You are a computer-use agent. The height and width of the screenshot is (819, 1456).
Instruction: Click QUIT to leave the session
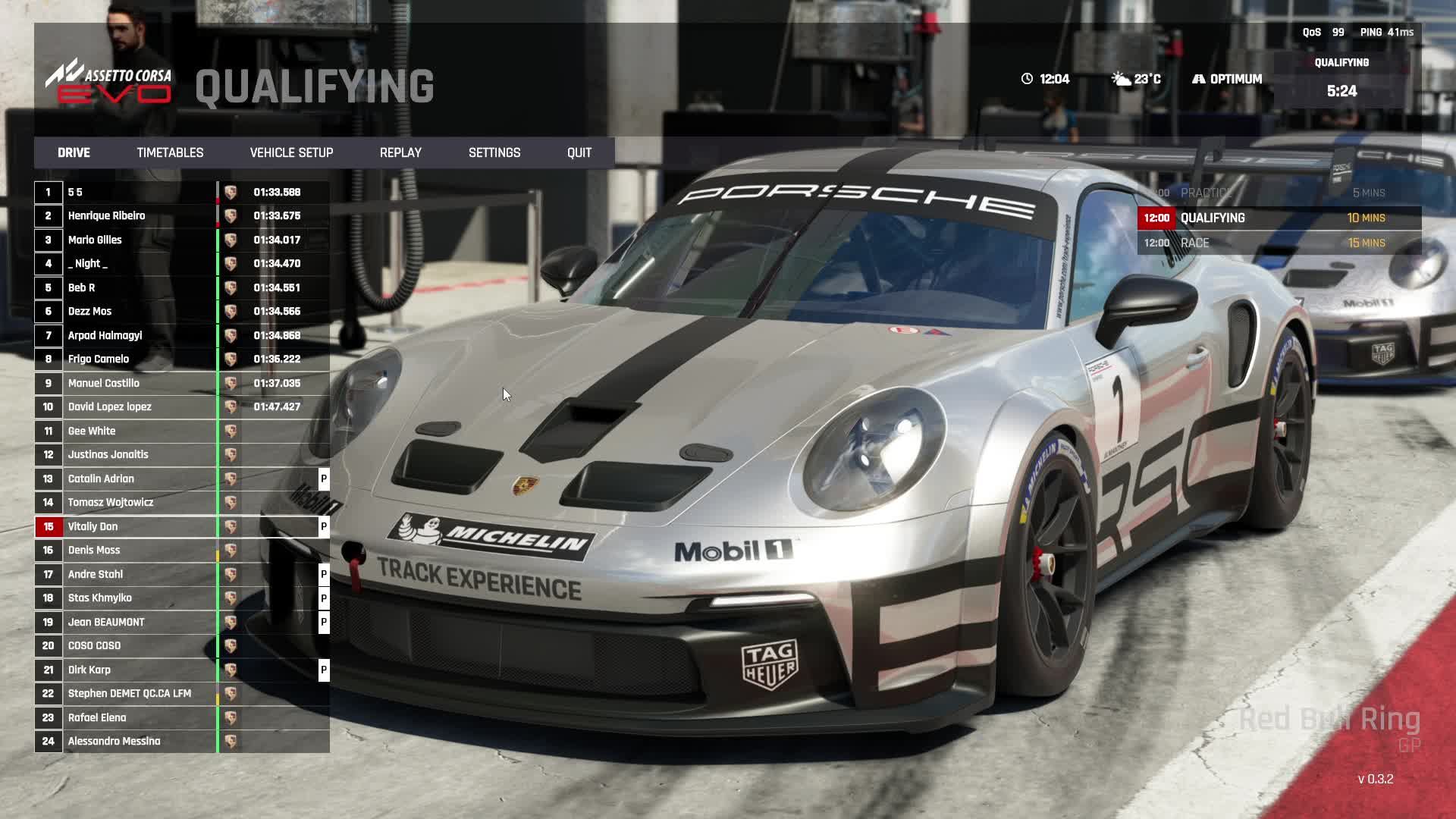pos(579,152)
